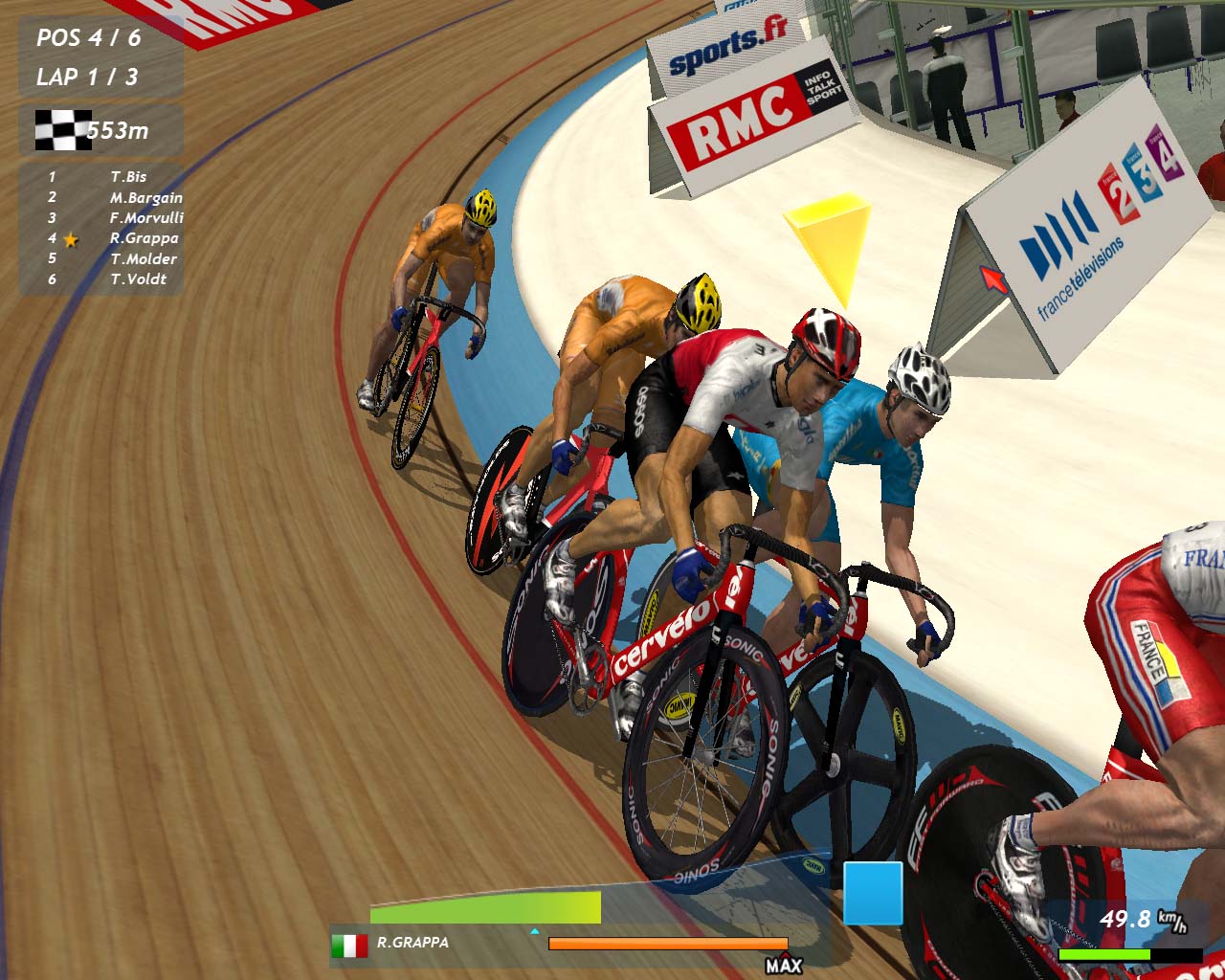Select the R.GRAPPA rider name panel
The width and height of the screenshot is (1225, 980).
click(x=412, y=943)
